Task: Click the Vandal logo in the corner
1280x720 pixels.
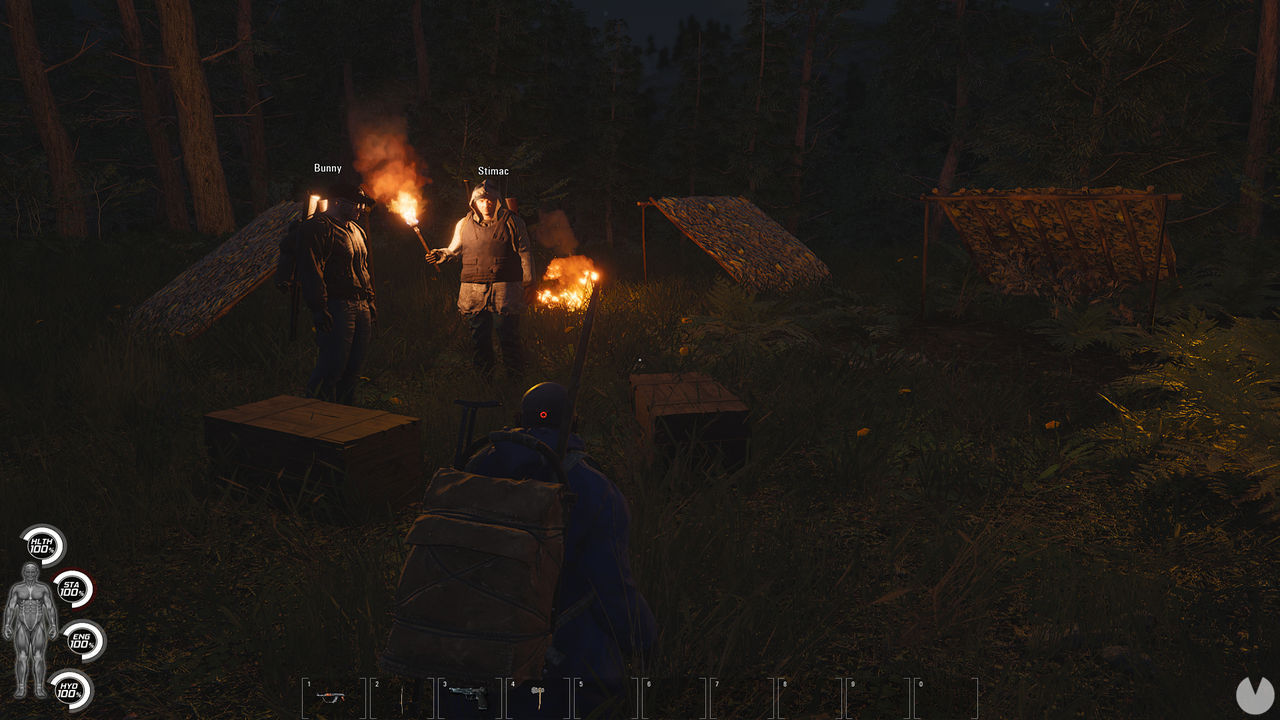Action: tap(1253, 694)
